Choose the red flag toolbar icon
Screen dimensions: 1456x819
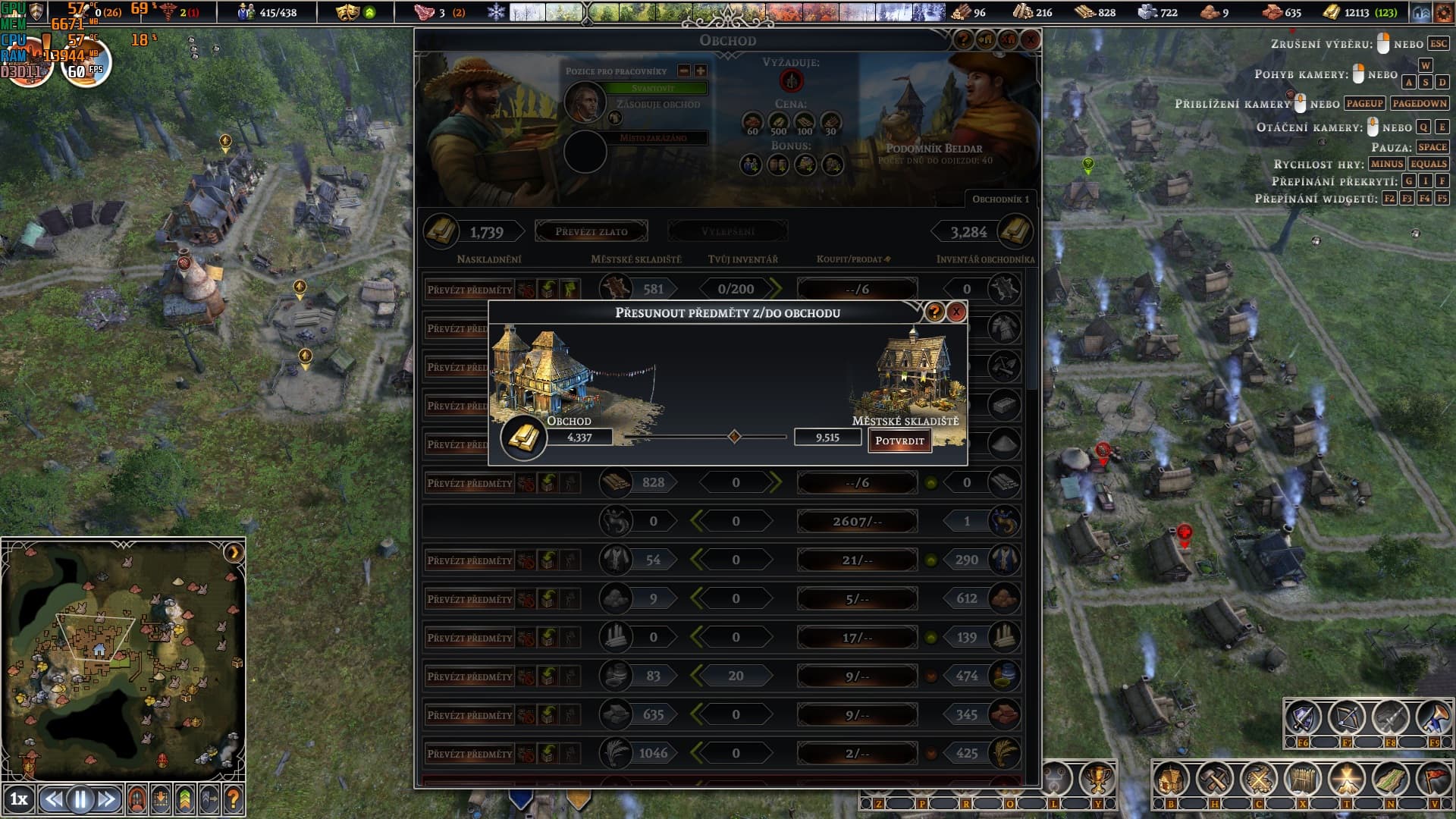(x=1435, y=779)
